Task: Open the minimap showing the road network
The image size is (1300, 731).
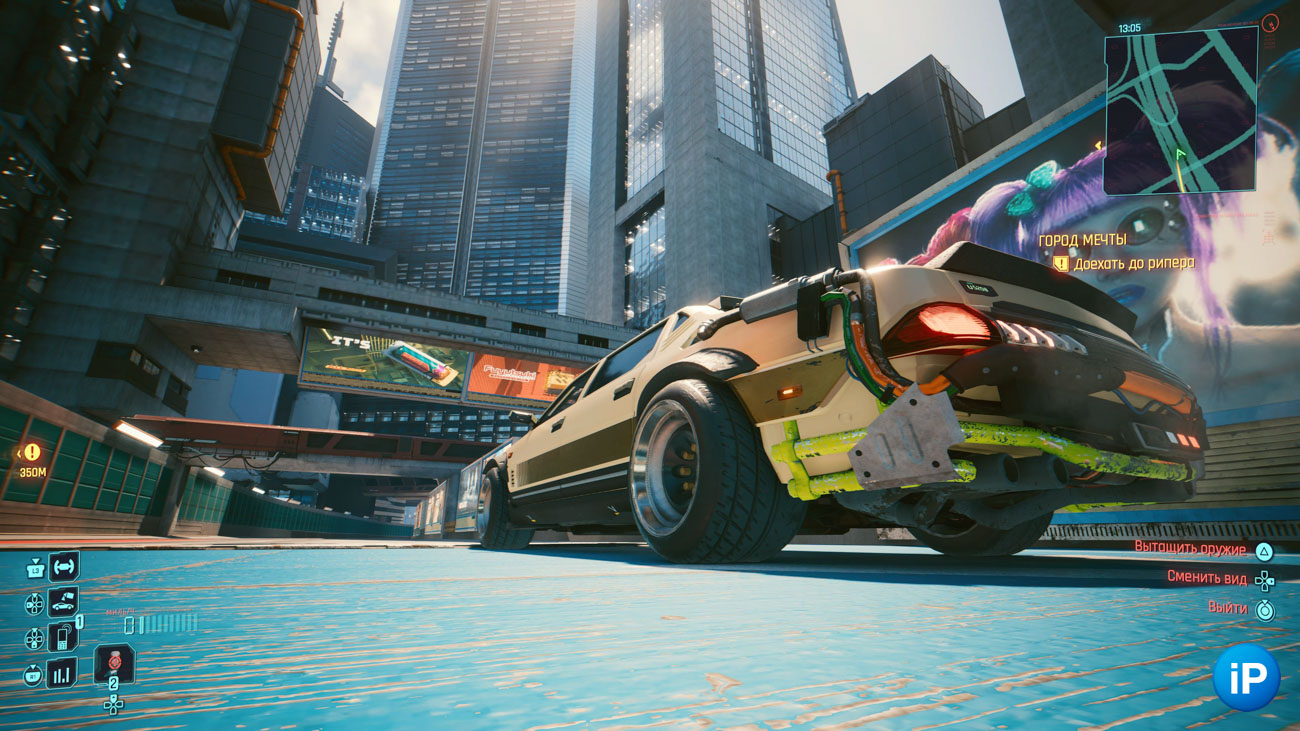Action: tap(1180, 110)
